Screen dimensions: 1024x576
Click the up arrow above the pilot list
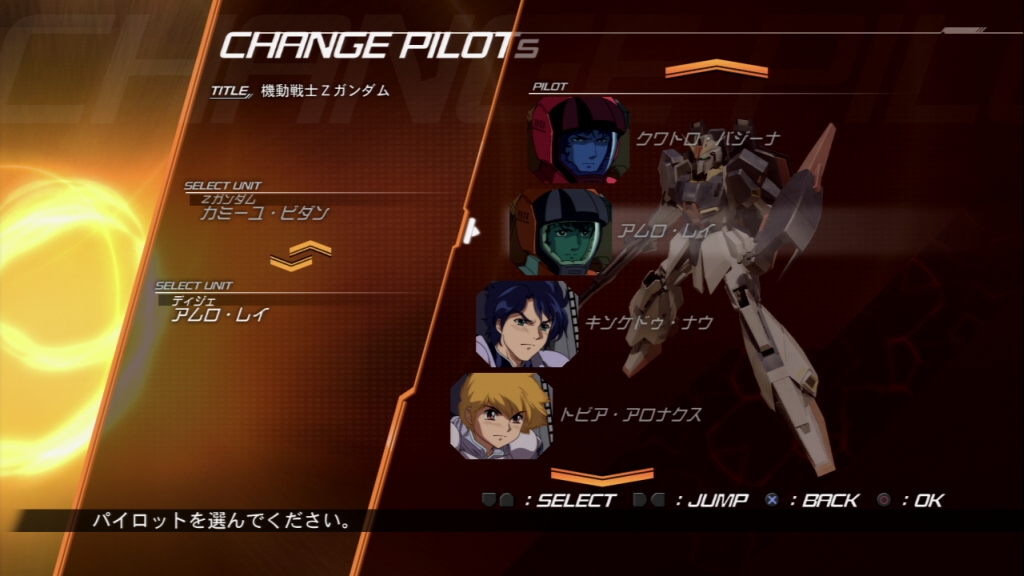(716, 70)
